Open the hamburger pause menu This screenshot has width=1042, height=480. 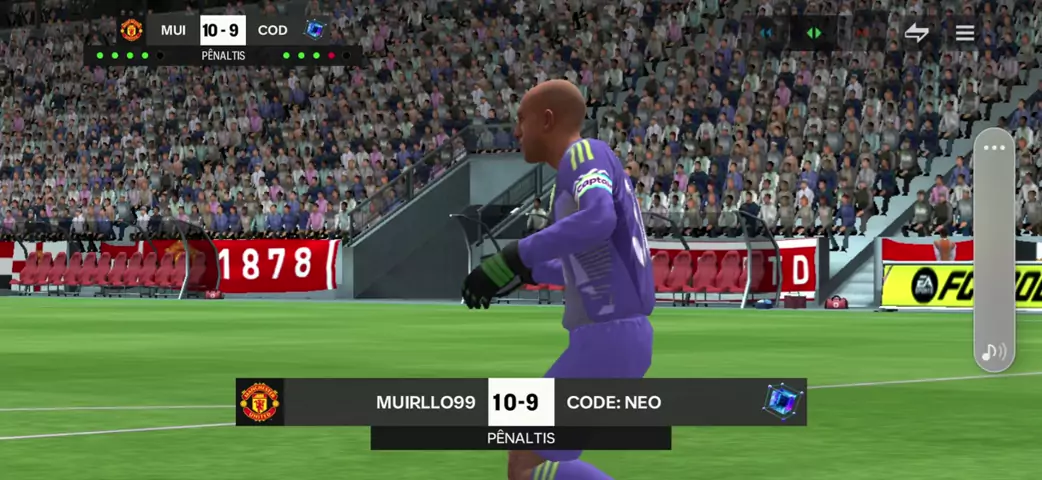tap(964, 33)
